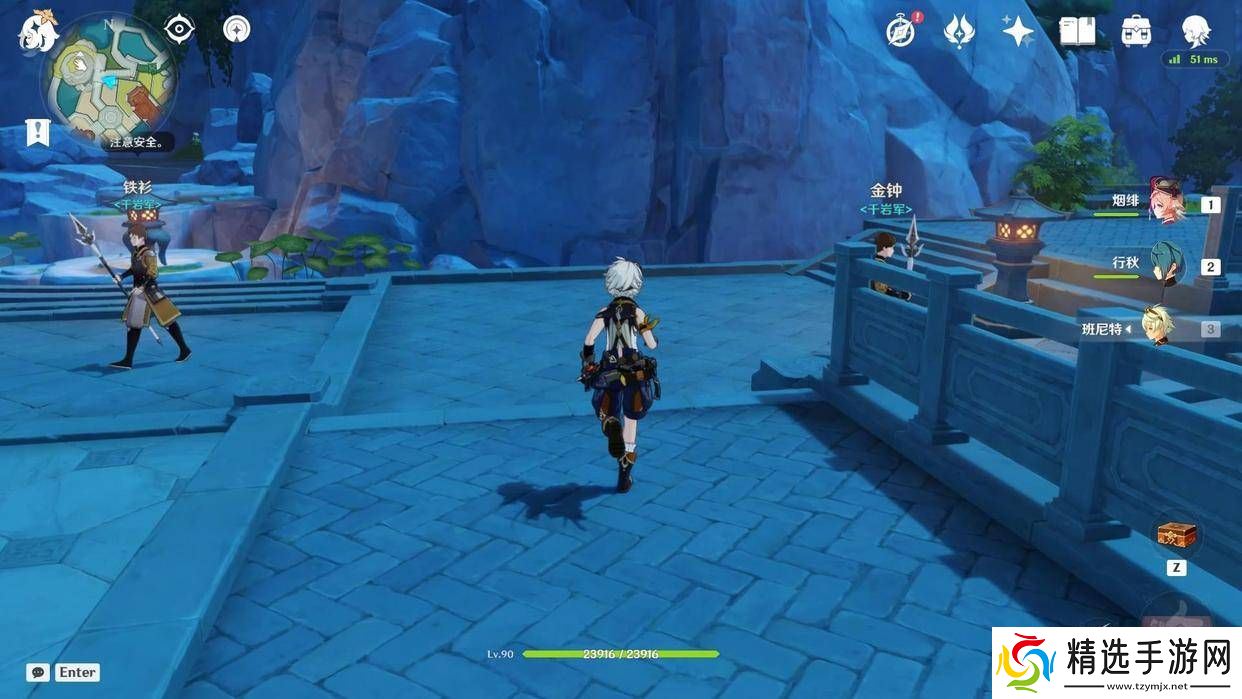Open the backpack inventory

click(x=1136, y=31)
